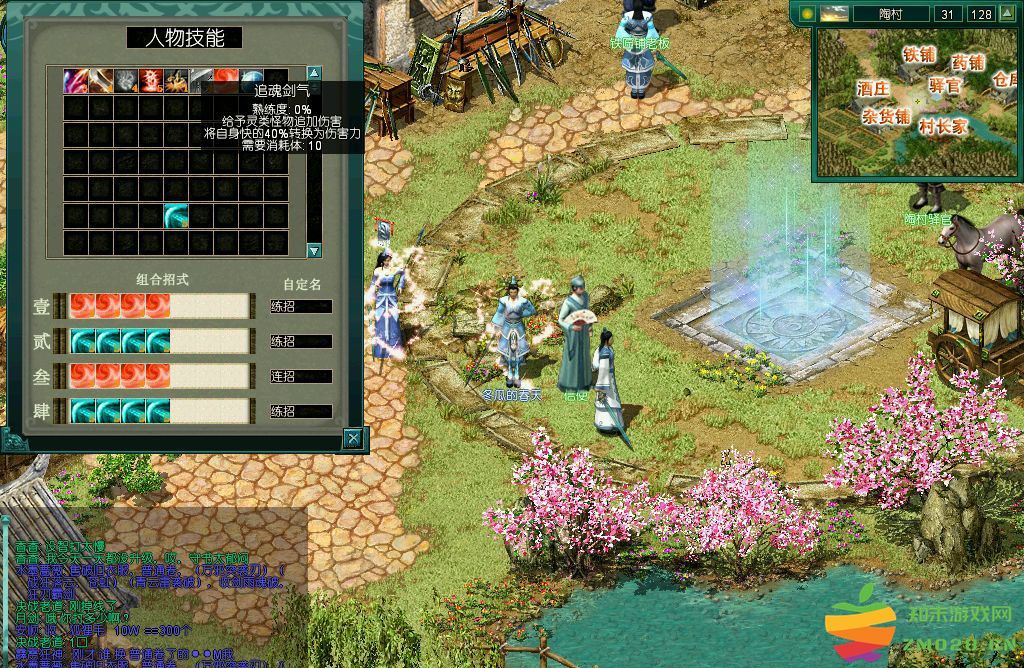Click the 酒庄 marker on the minimap
This screenshot has width=1024, height=668.
pyautogui.click(x=873, y=88)
